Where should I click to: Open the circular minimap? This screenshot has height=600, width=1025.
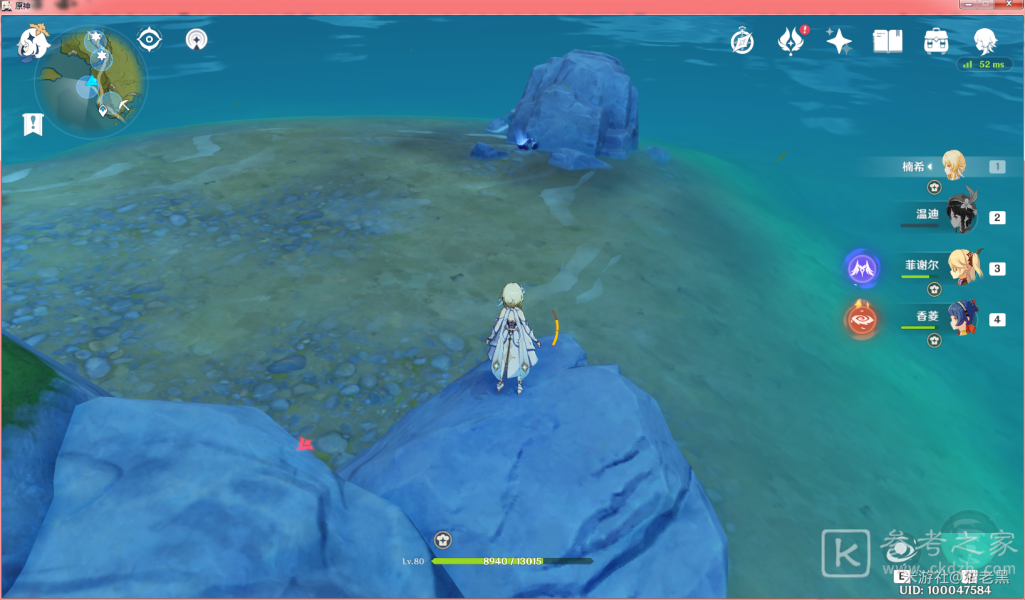click(91, 80)
